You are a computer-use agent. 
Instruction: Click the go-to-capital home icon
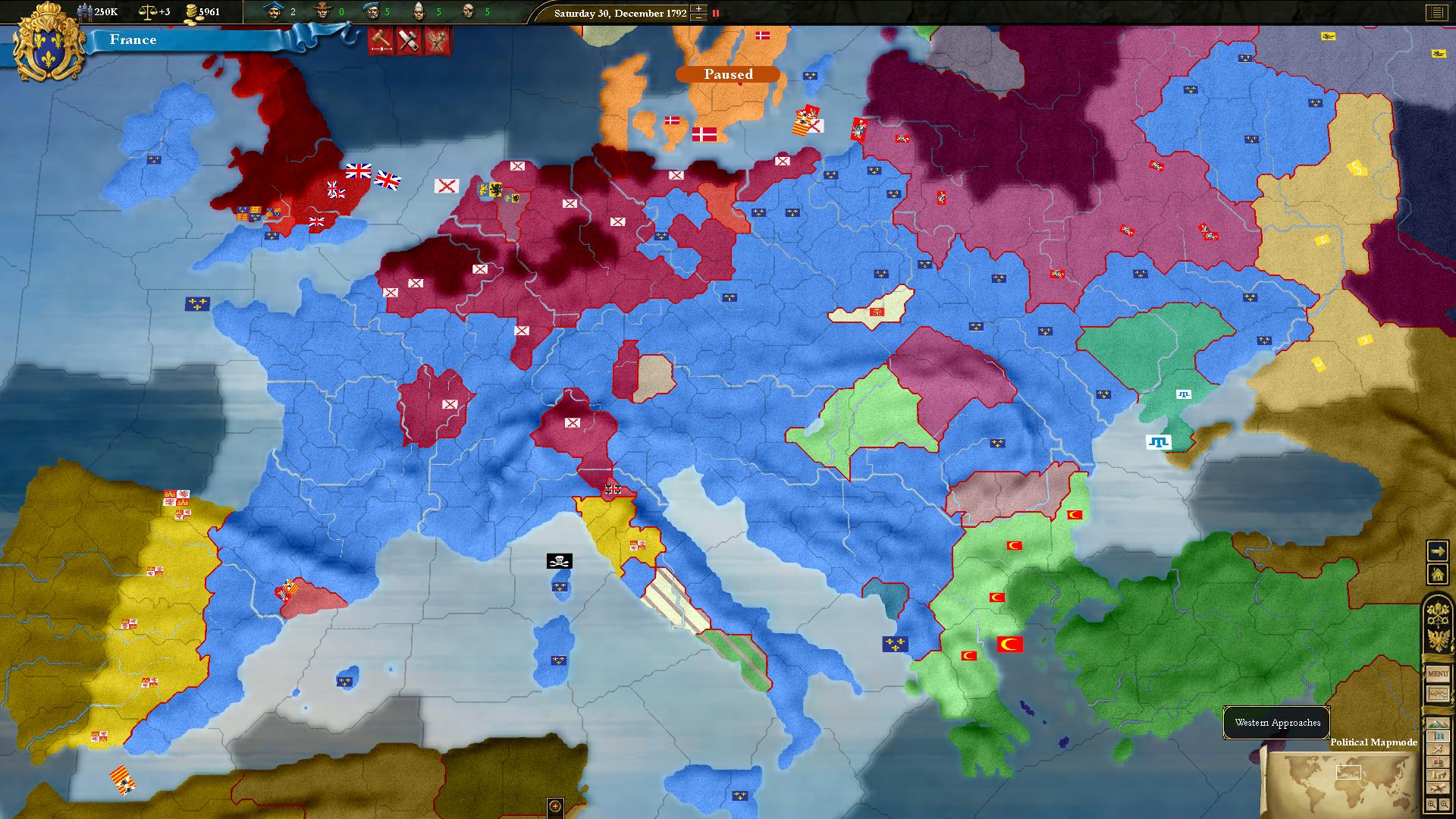point(1438,573)
